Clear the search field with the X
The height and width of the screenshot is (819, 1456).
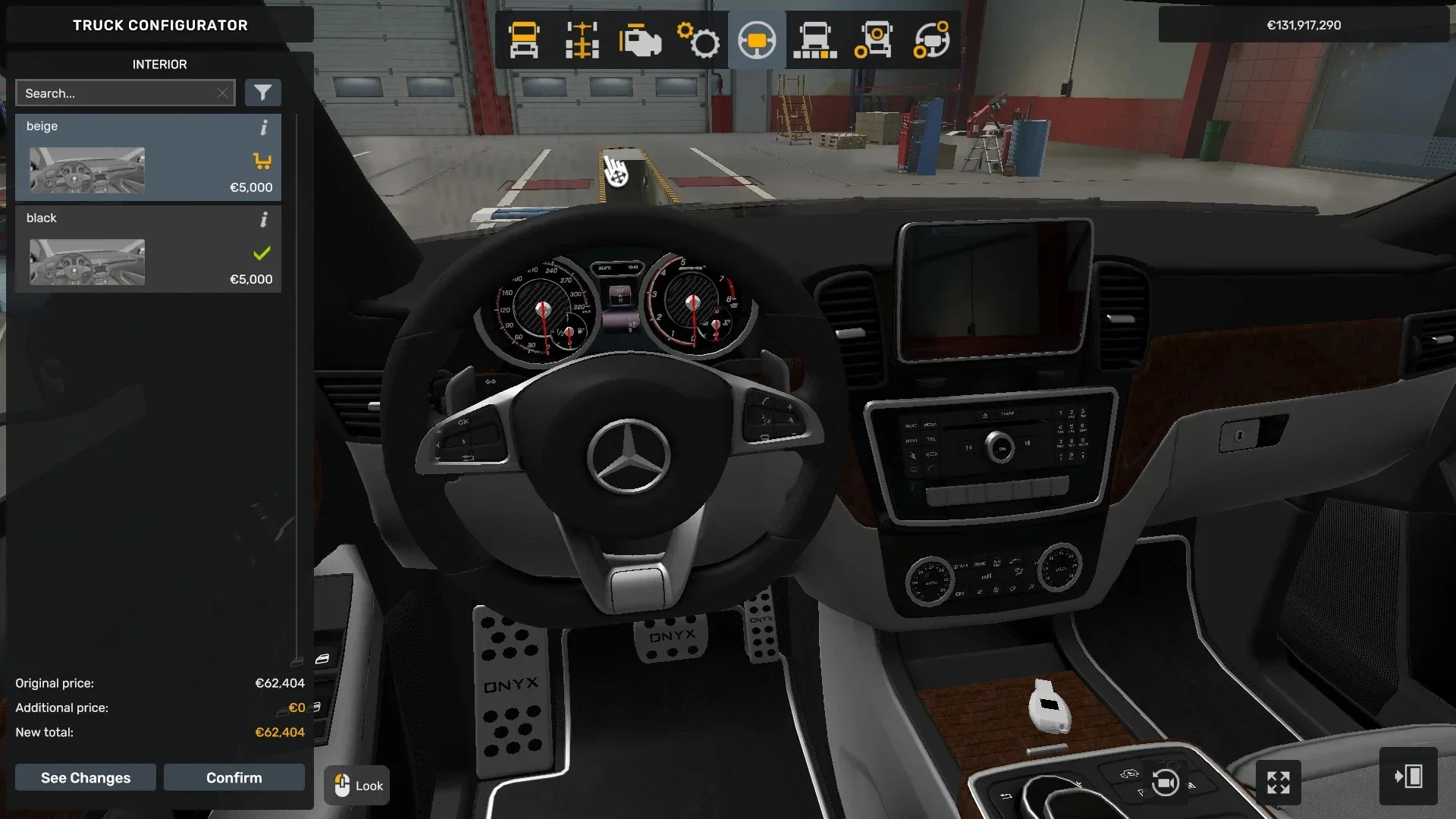click(x=222, y=93)
